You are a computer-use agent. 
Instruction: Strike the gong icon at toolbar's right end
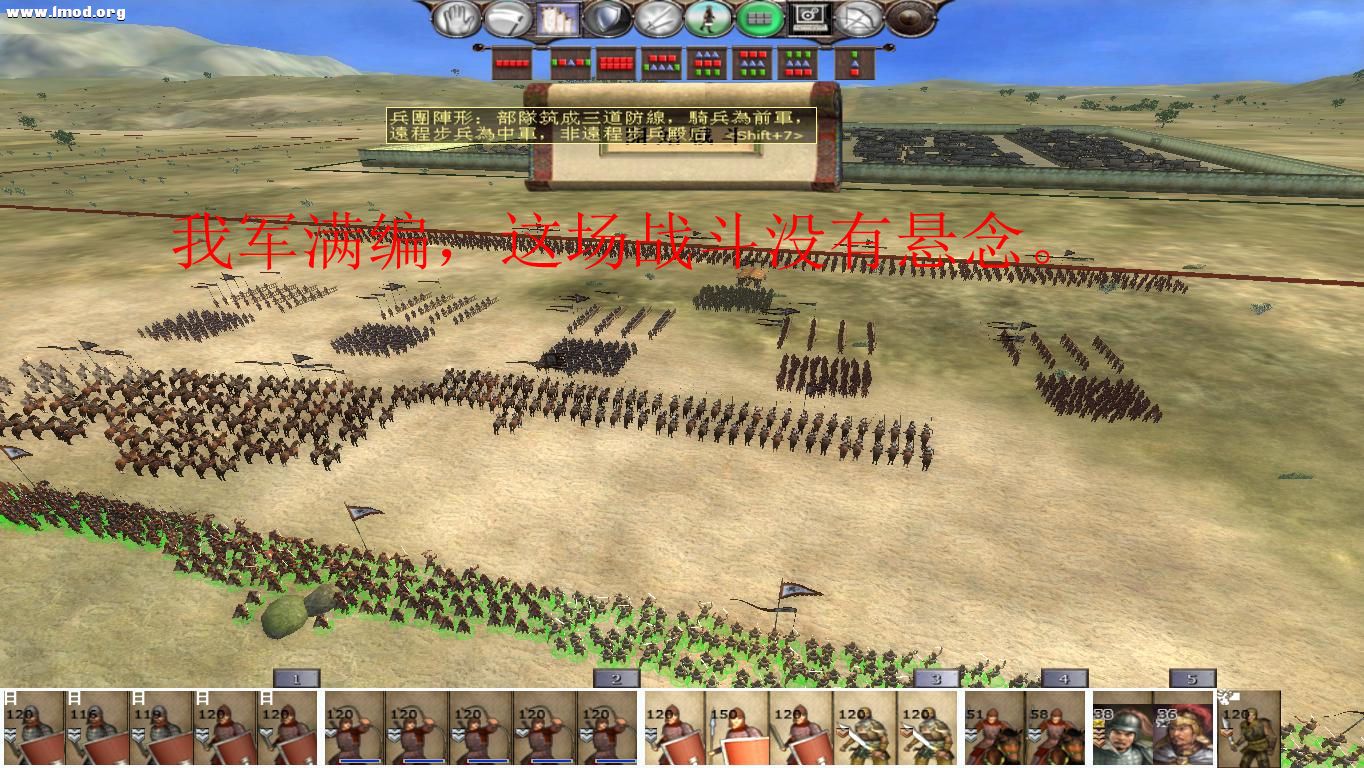[x=905, y=19]
